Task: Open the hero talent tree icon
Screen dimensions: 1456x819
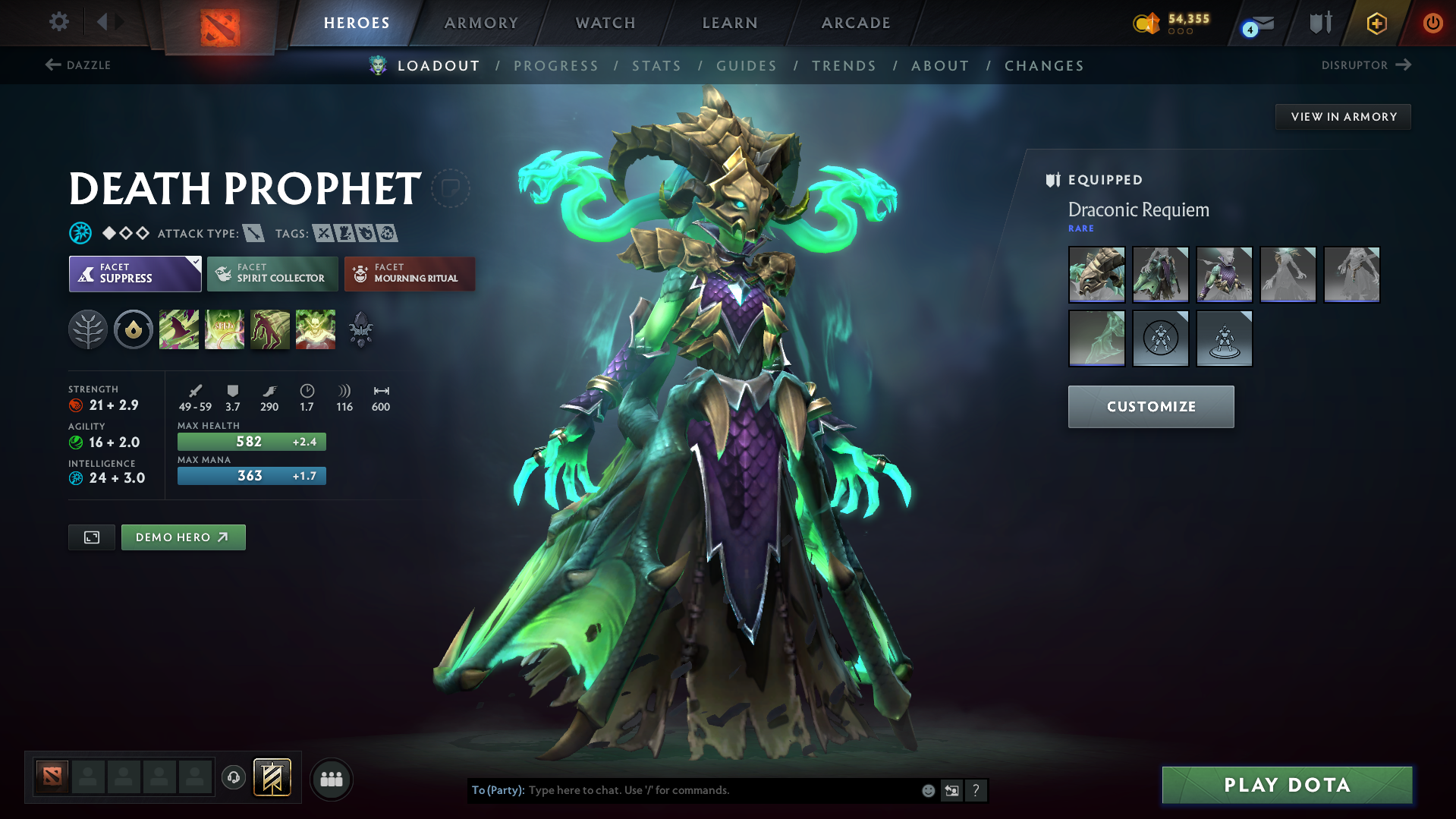Action: click(x=87, y=329)
